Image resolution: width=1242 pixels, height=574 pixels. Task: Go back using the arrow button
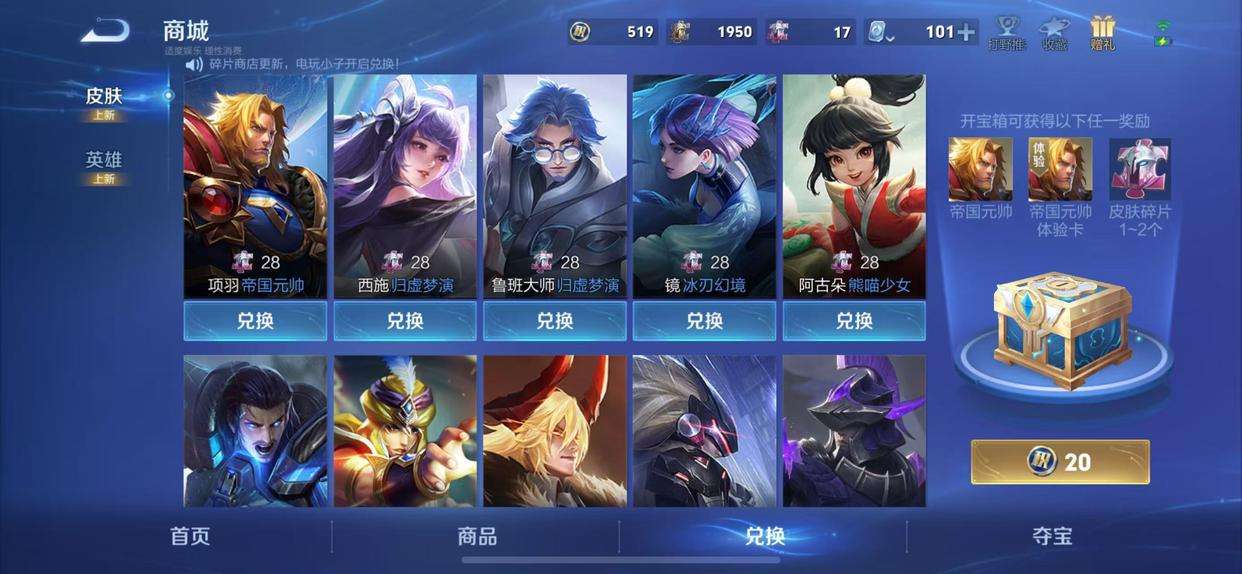tap(105, 31)
